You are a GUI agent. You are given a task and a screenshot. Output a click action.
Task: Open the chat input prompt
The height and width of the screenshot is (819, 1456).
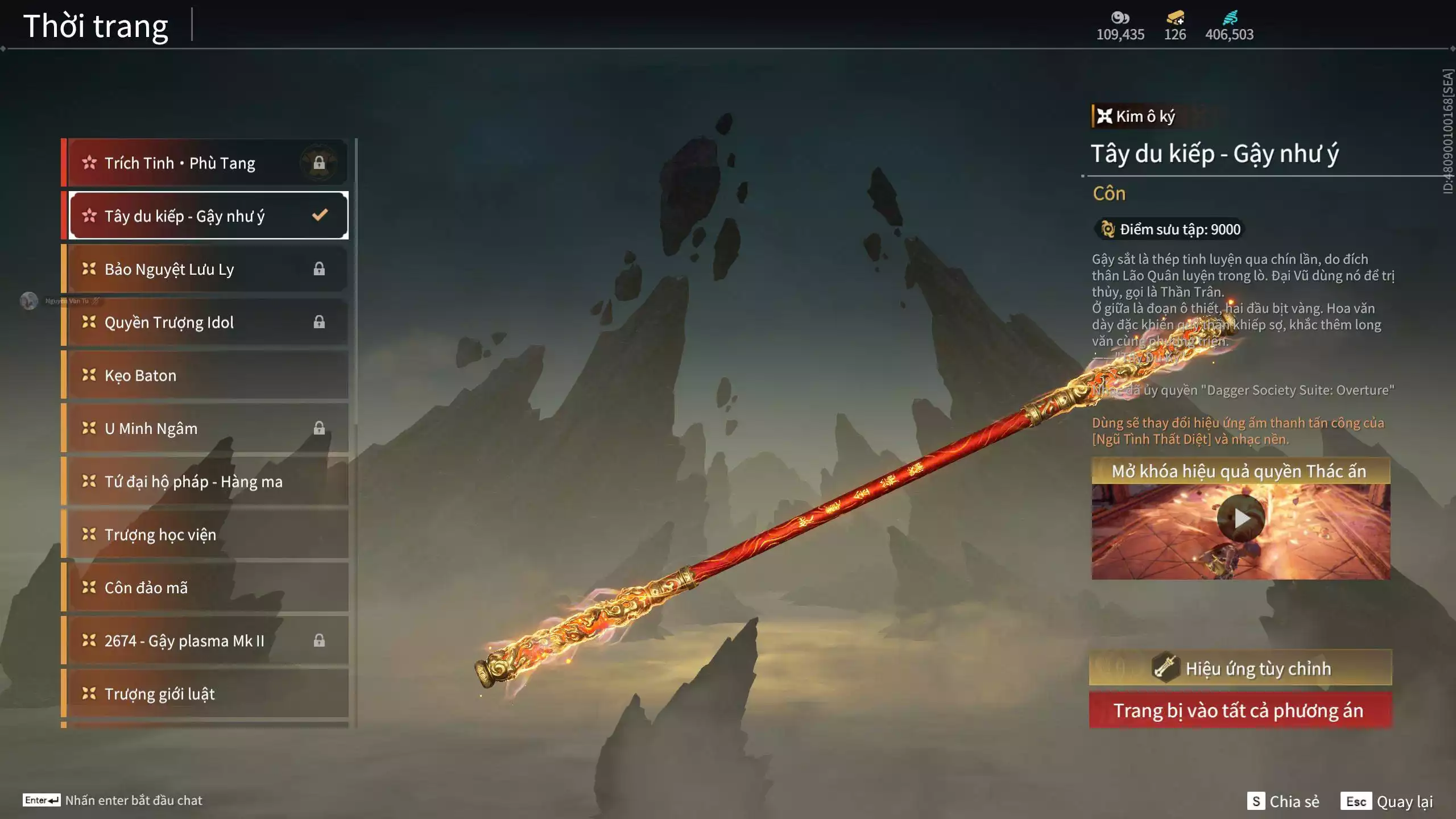point(113,800)
